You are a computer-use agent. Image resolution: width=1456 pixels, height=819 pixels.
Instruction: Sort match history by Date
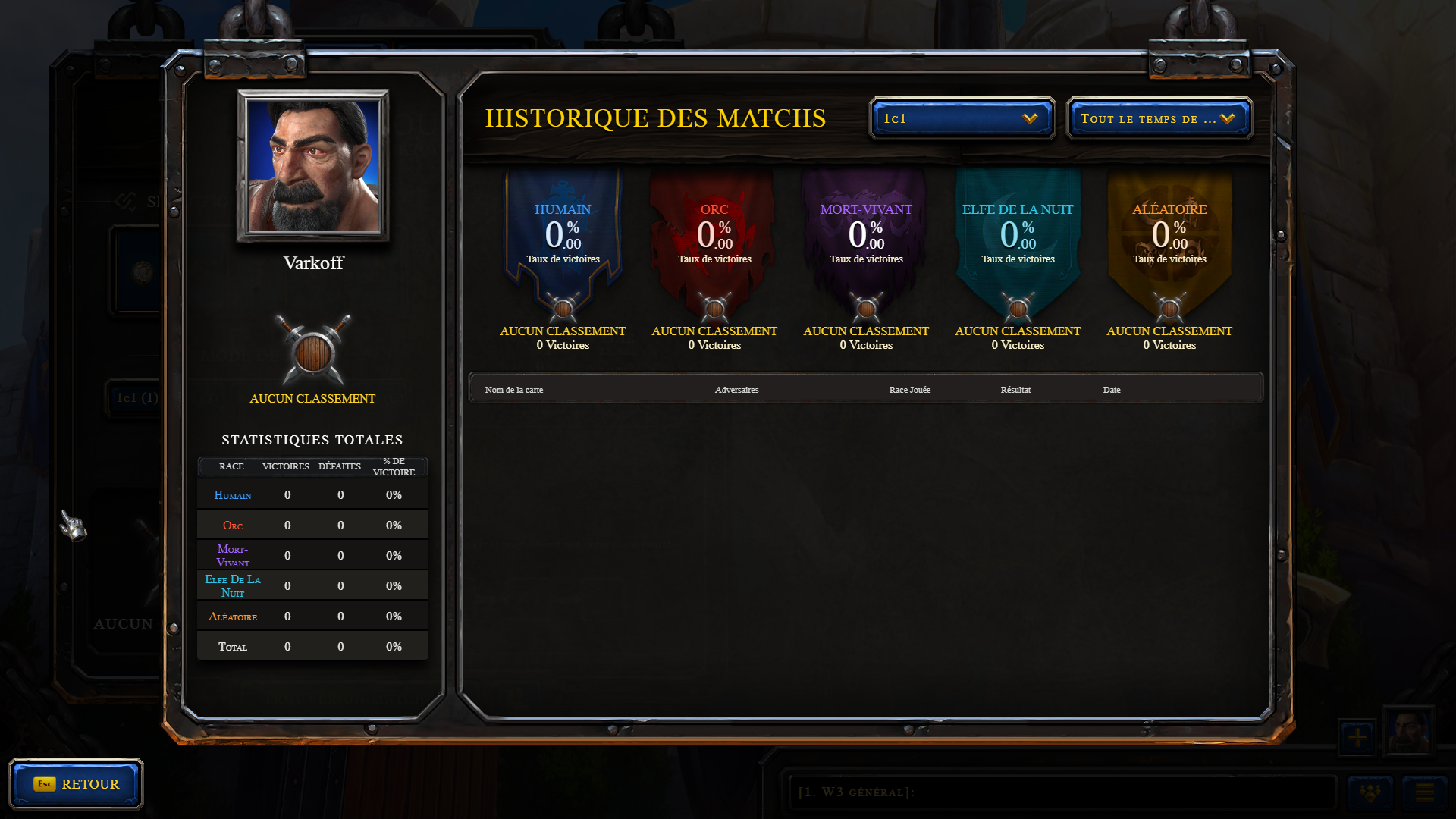click(1111, 390)
